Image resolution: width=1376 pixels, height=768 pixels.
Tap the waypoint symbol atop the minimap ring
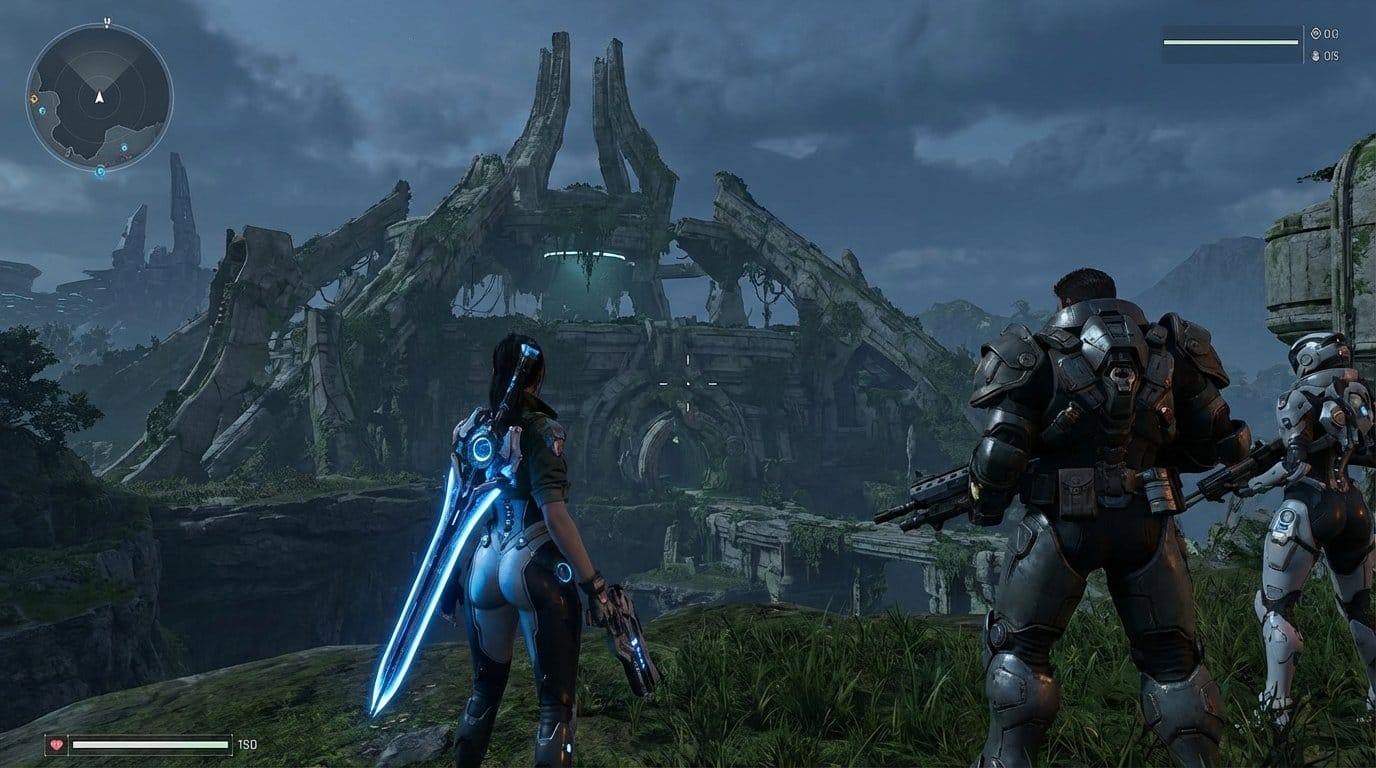(106, 22)
